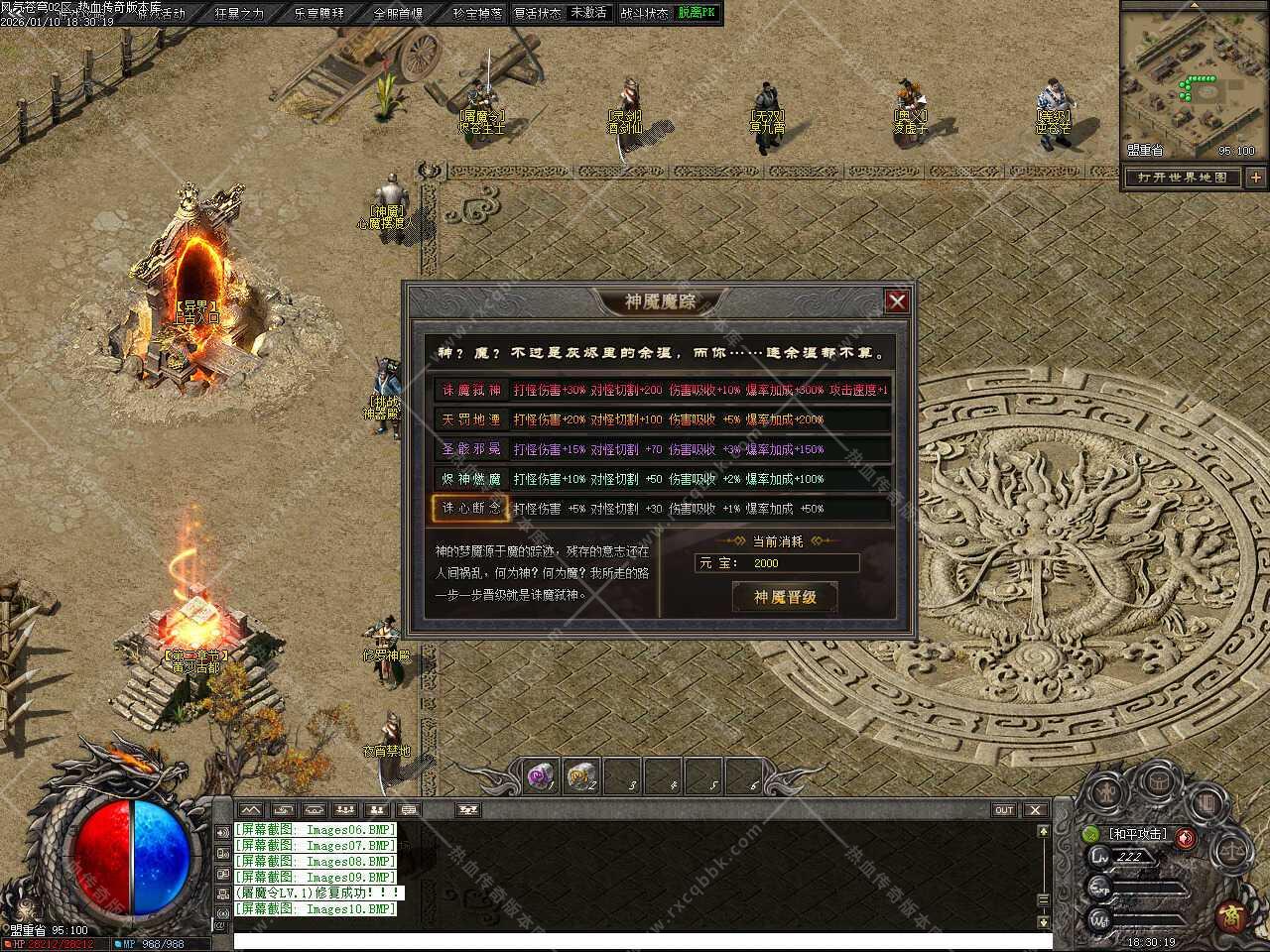Use the purple scroll in hotbar slot 1

coord(542,777)
